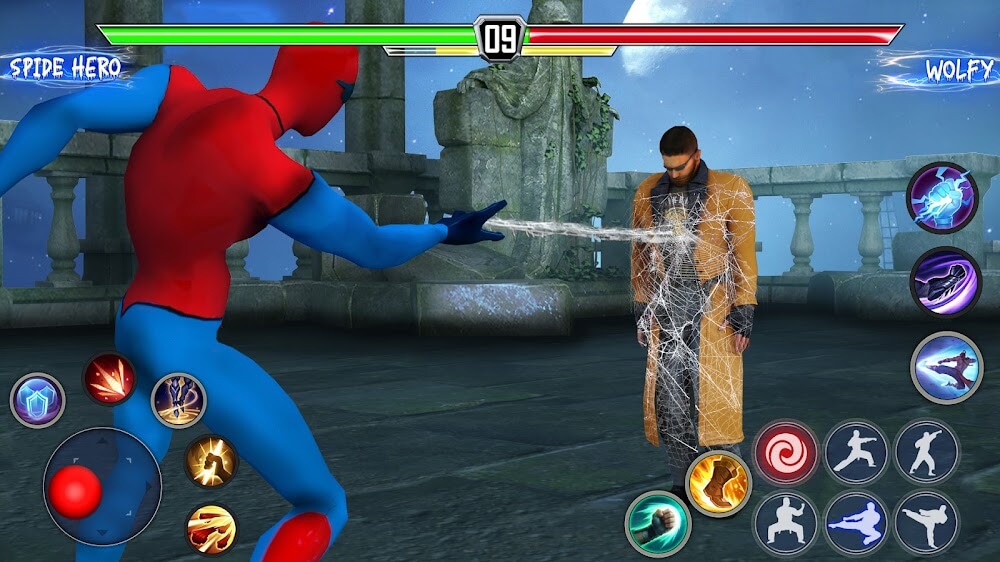1000x562 pixels.
Task: Activate the lightning fist ability
Action: pyautogui.click(x=941, y=198)
